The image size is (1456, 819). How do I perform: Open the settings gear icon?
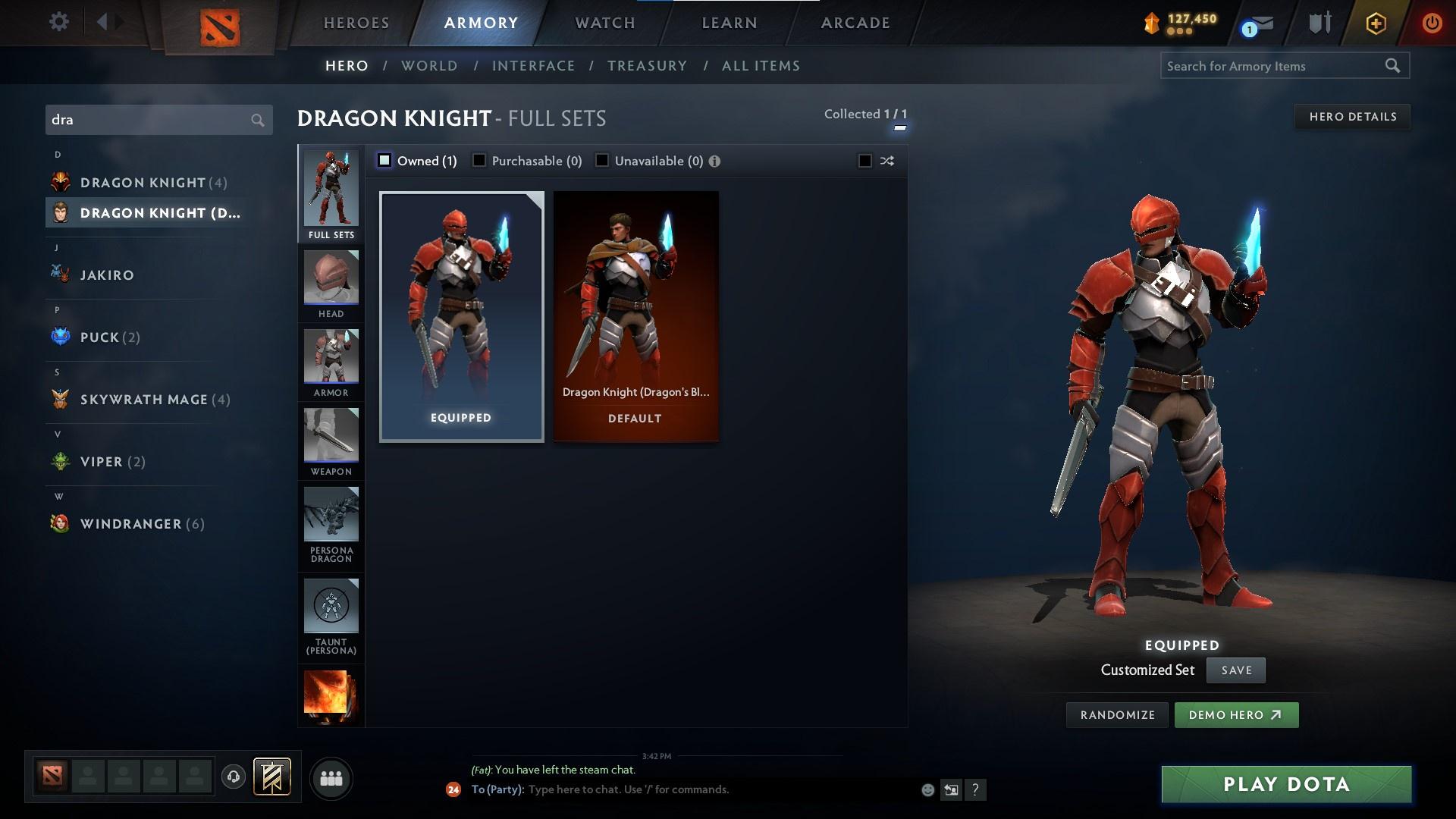(59, 22)
